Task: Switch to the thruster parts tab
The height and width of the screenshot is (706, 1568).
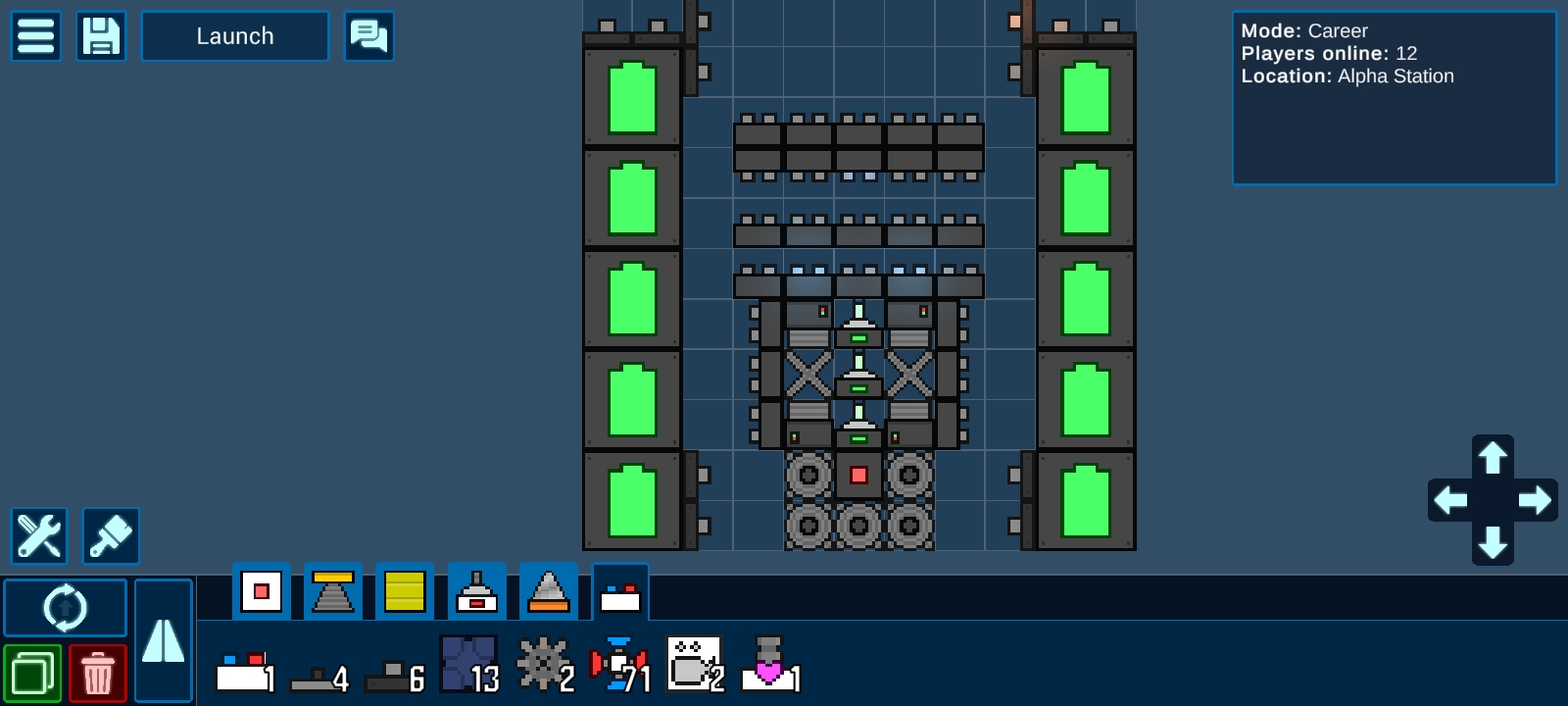Action: pyautogui.click(x=333, y=591)
